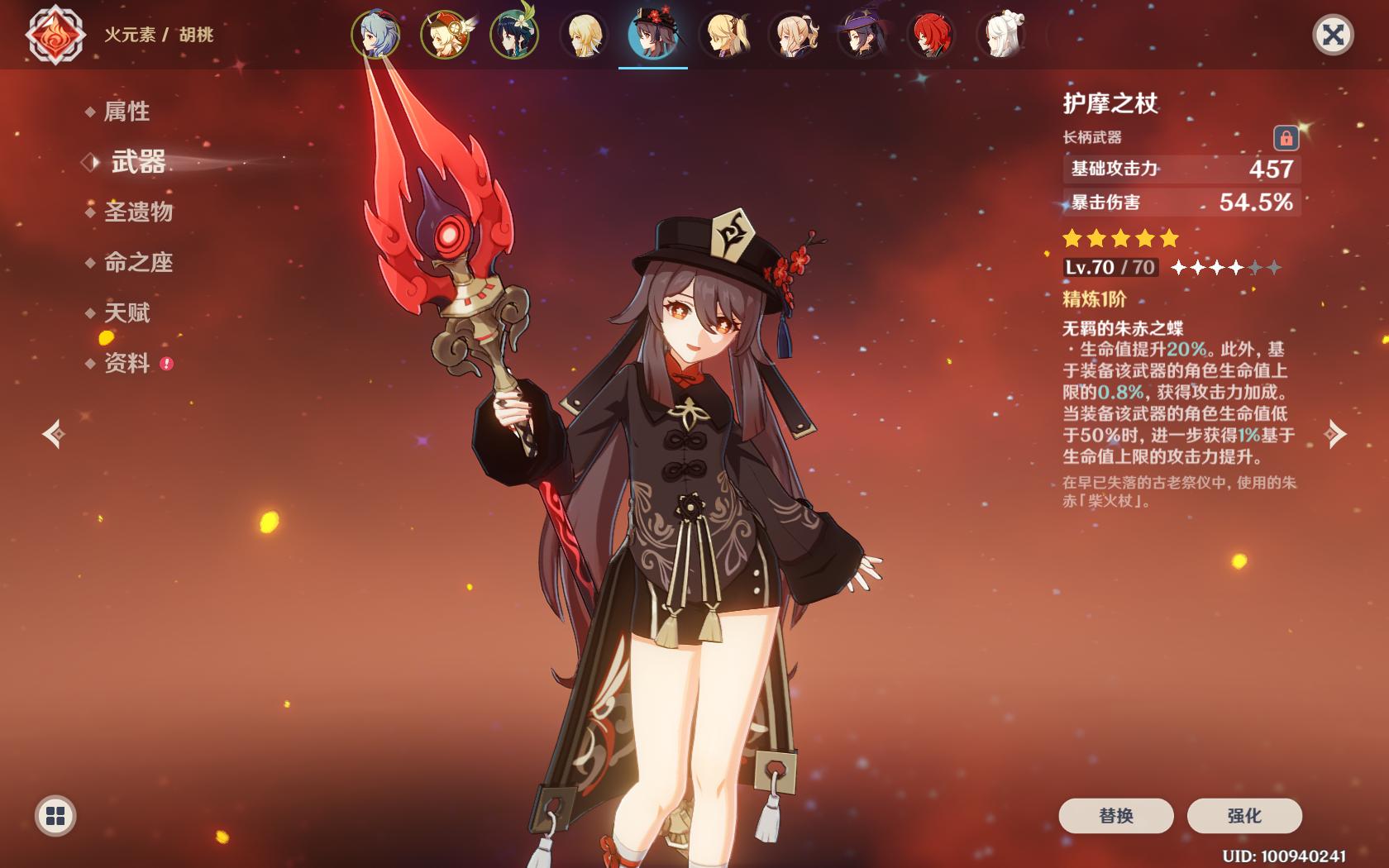Open the 资料 profile menu
The height and width of the screenshot is (868, 1389).
pyautogui.click(x=126, y=364)
